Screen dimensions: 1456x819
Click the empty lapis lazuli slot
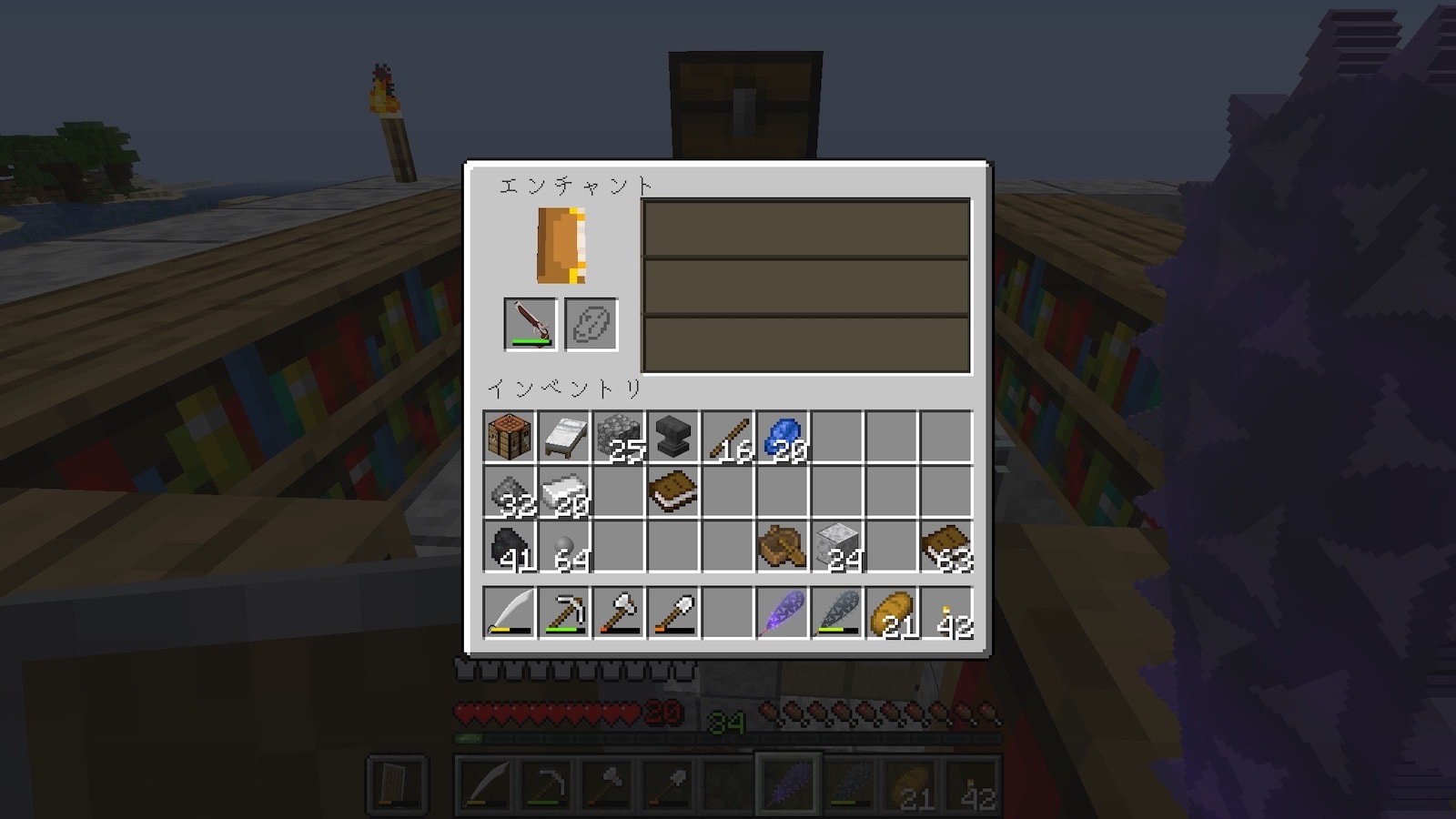click(591, 324)
